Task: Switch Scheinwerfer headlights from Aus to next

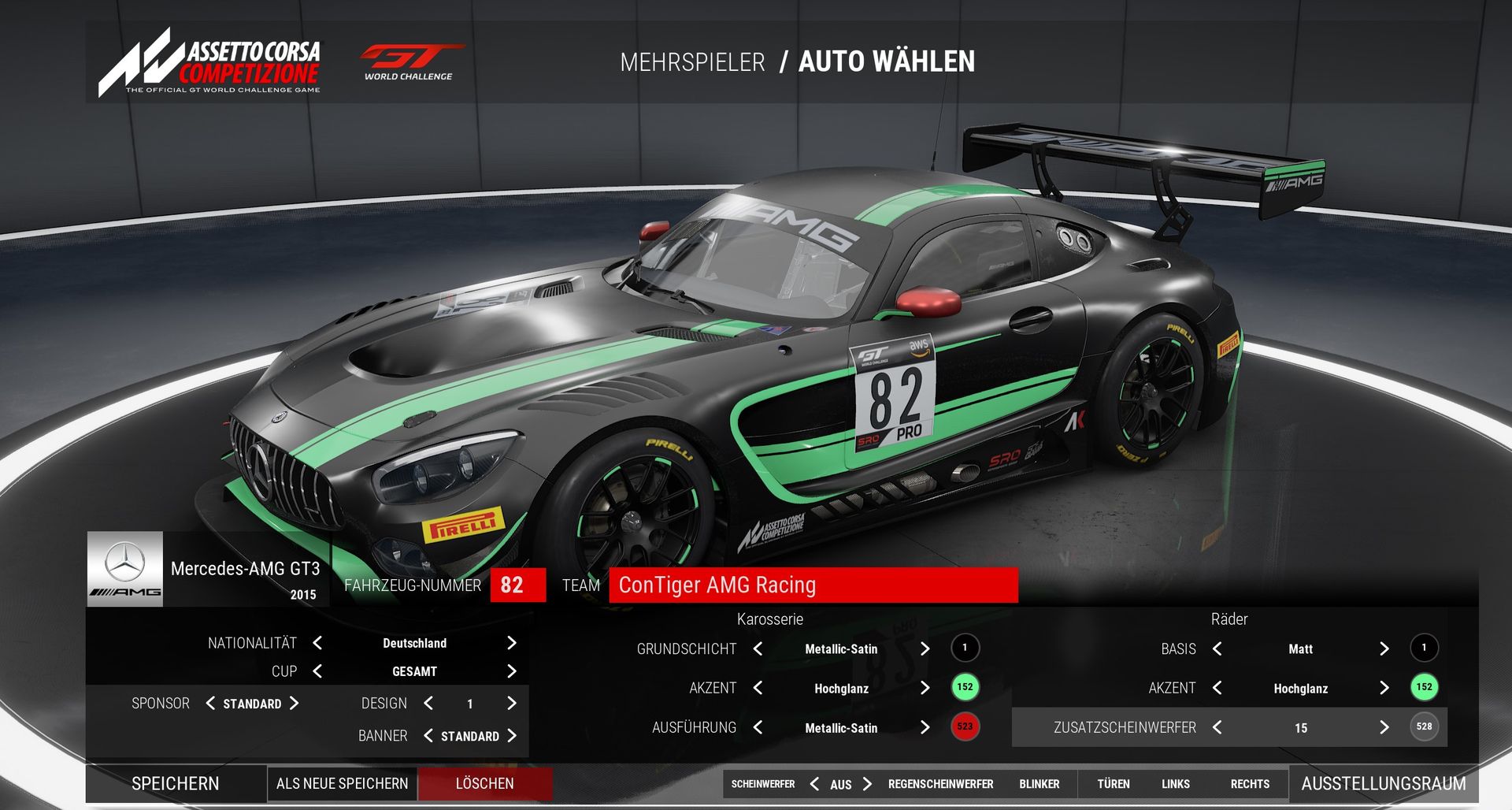Action: (867, 784)
